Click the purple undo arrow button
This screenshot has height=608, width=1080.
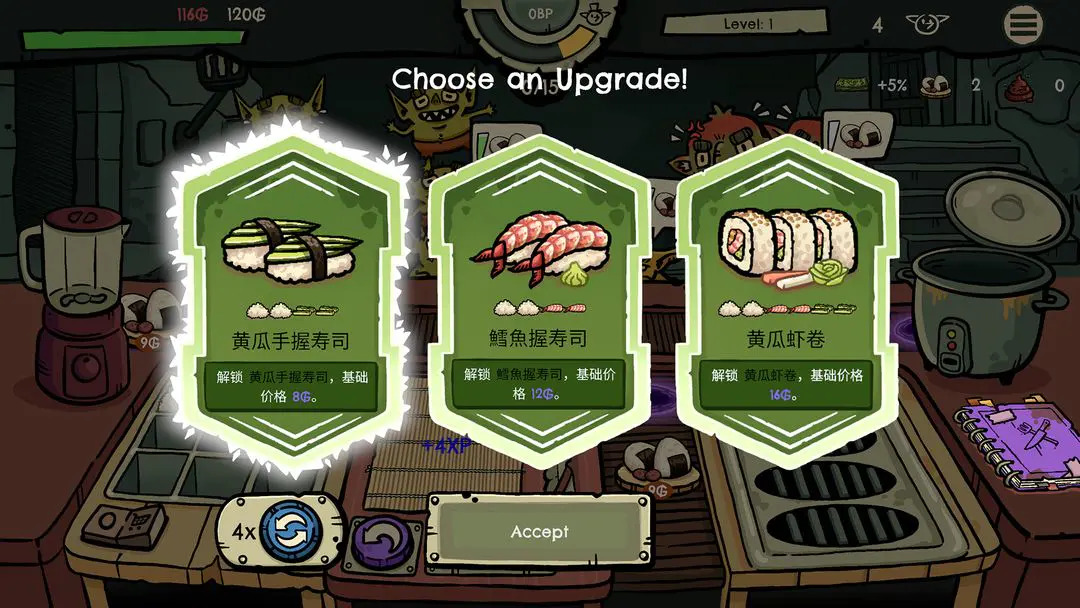pos(382,541)
